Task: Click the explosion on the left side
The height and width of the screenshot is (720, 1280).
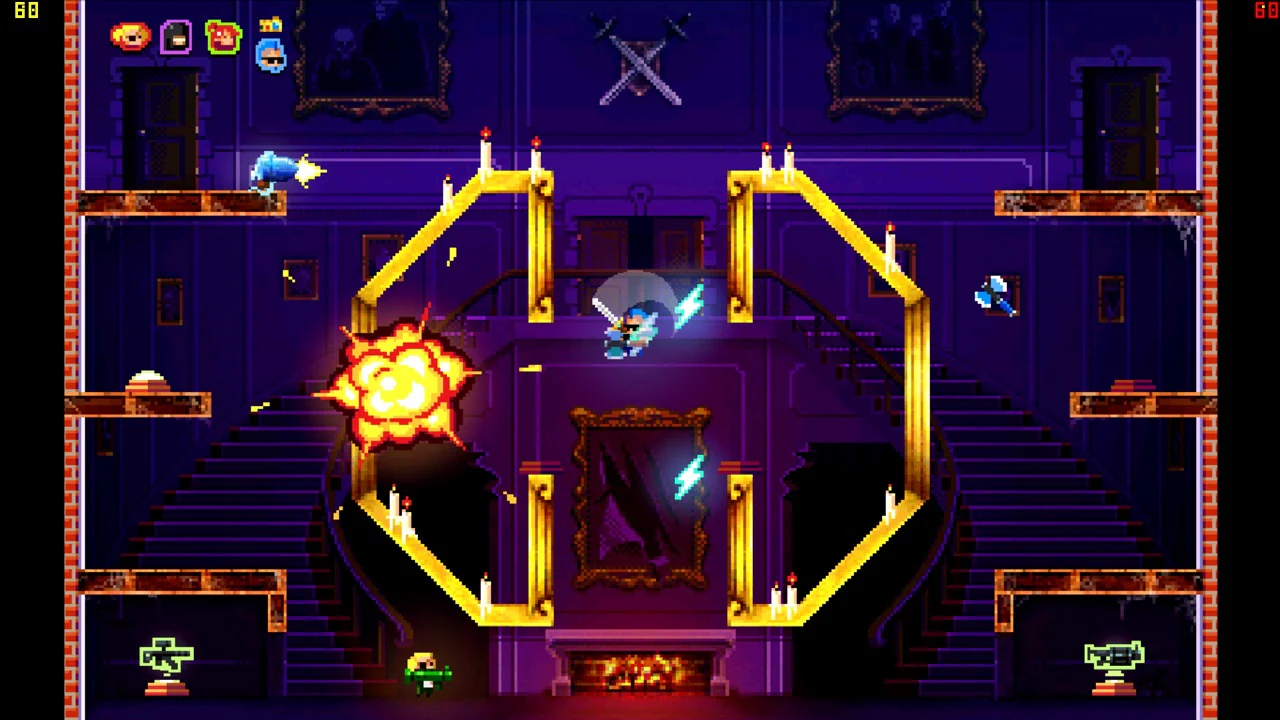Action: tap(400, 385)
